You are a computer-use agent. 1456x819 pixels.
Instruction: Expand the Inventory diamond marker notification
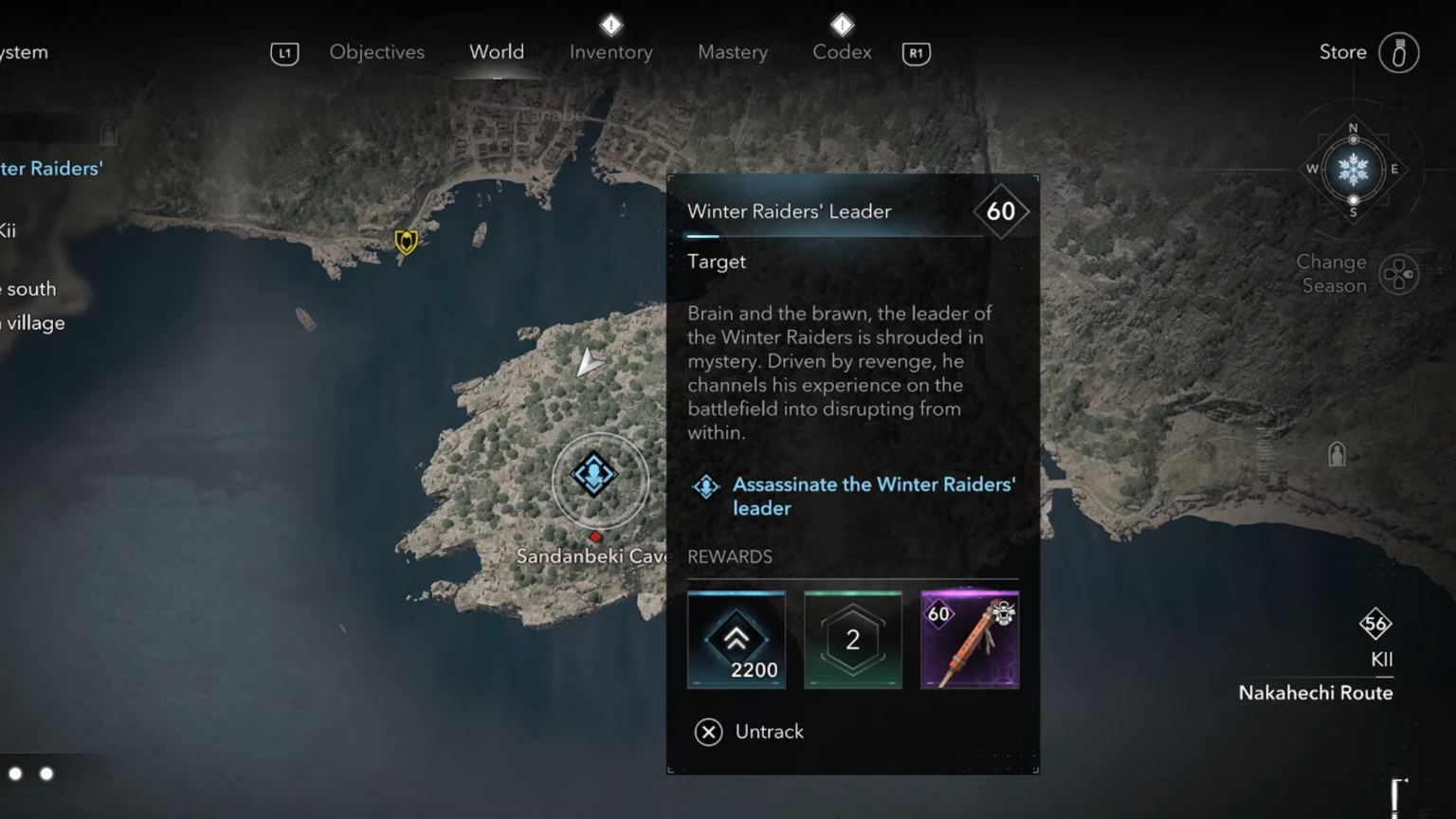(610, 25)
